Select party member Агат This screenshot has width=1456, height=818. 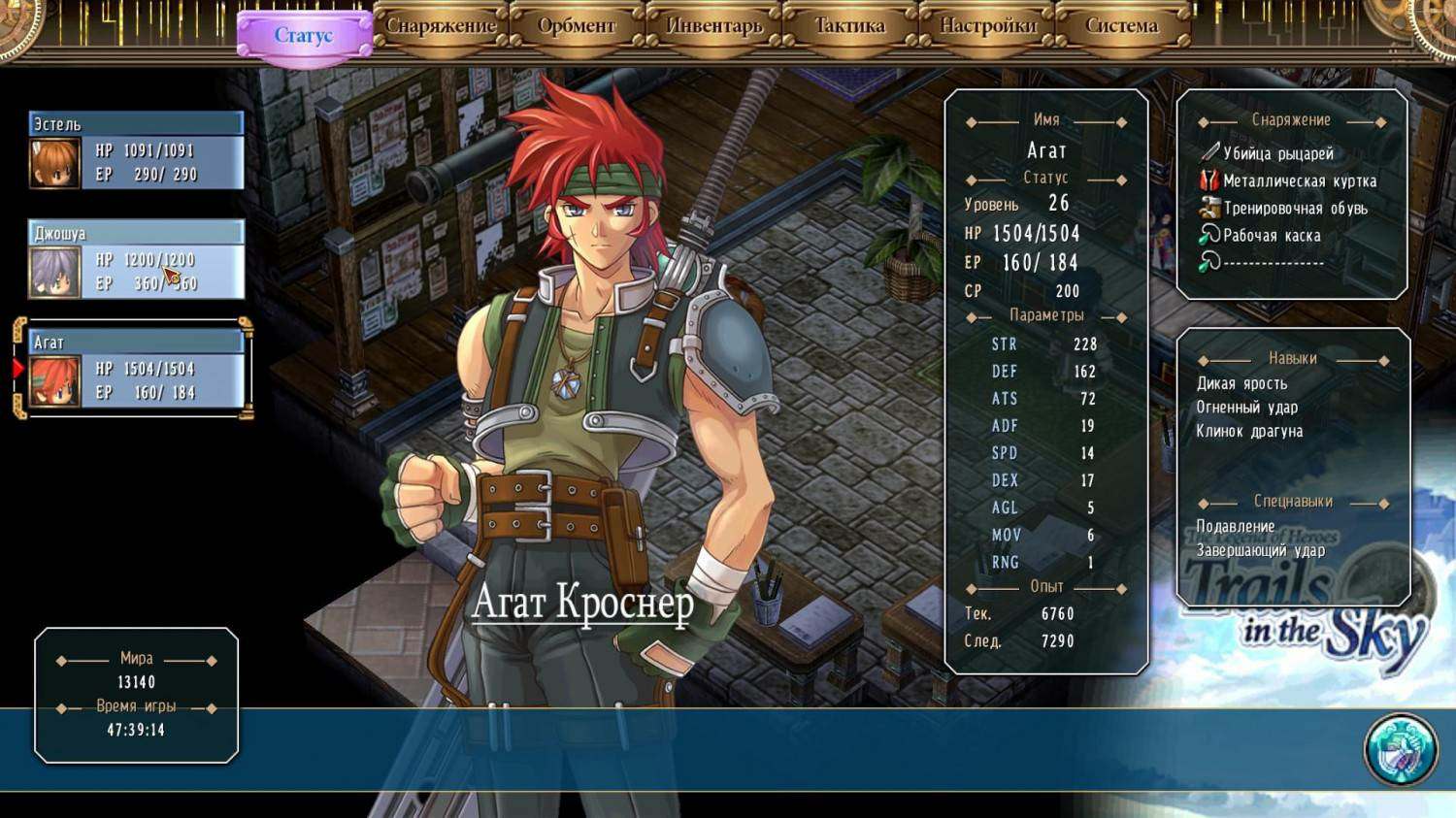(x=136, y=369)
